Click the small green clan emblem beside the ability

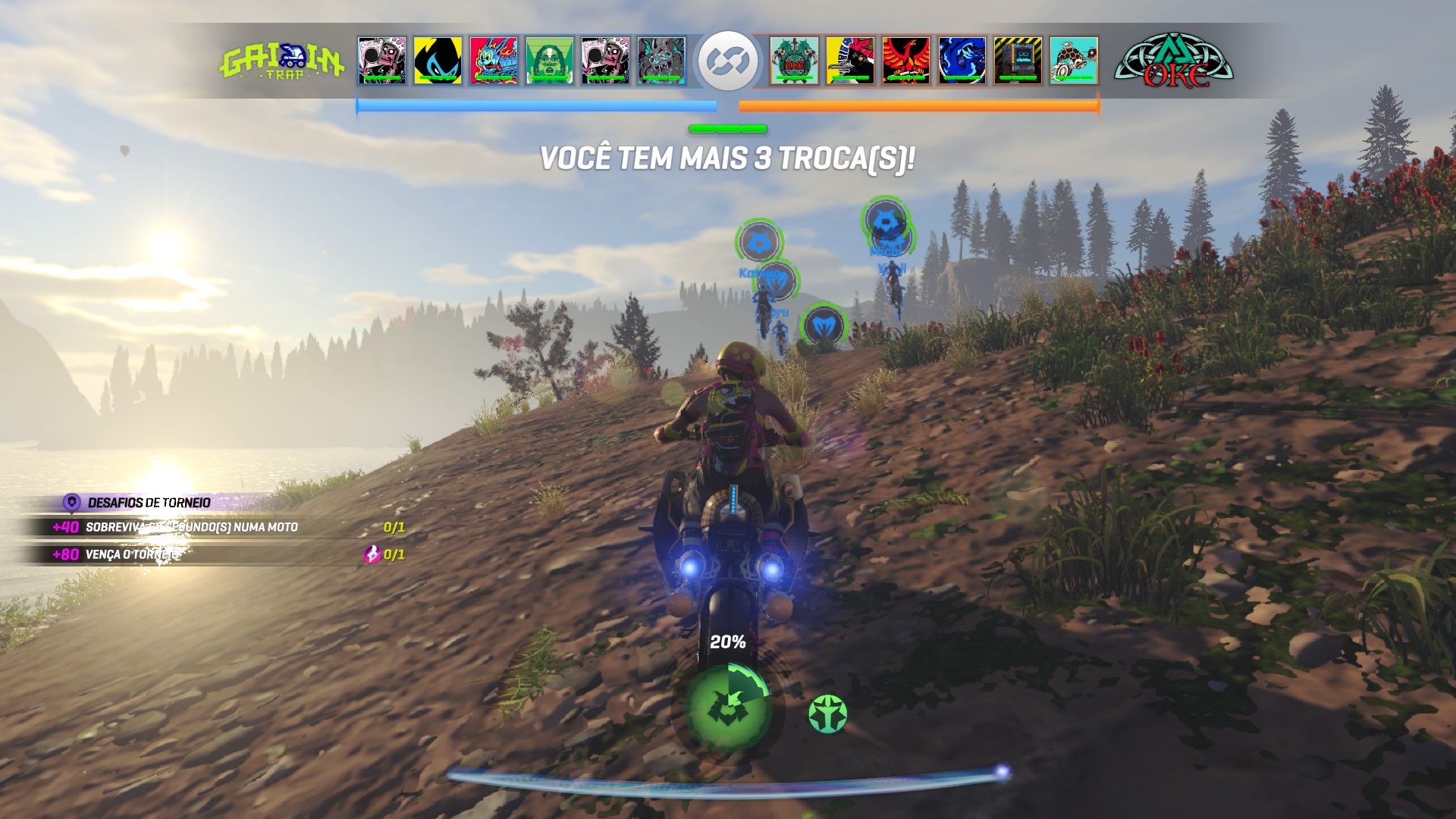click(828, 713)
